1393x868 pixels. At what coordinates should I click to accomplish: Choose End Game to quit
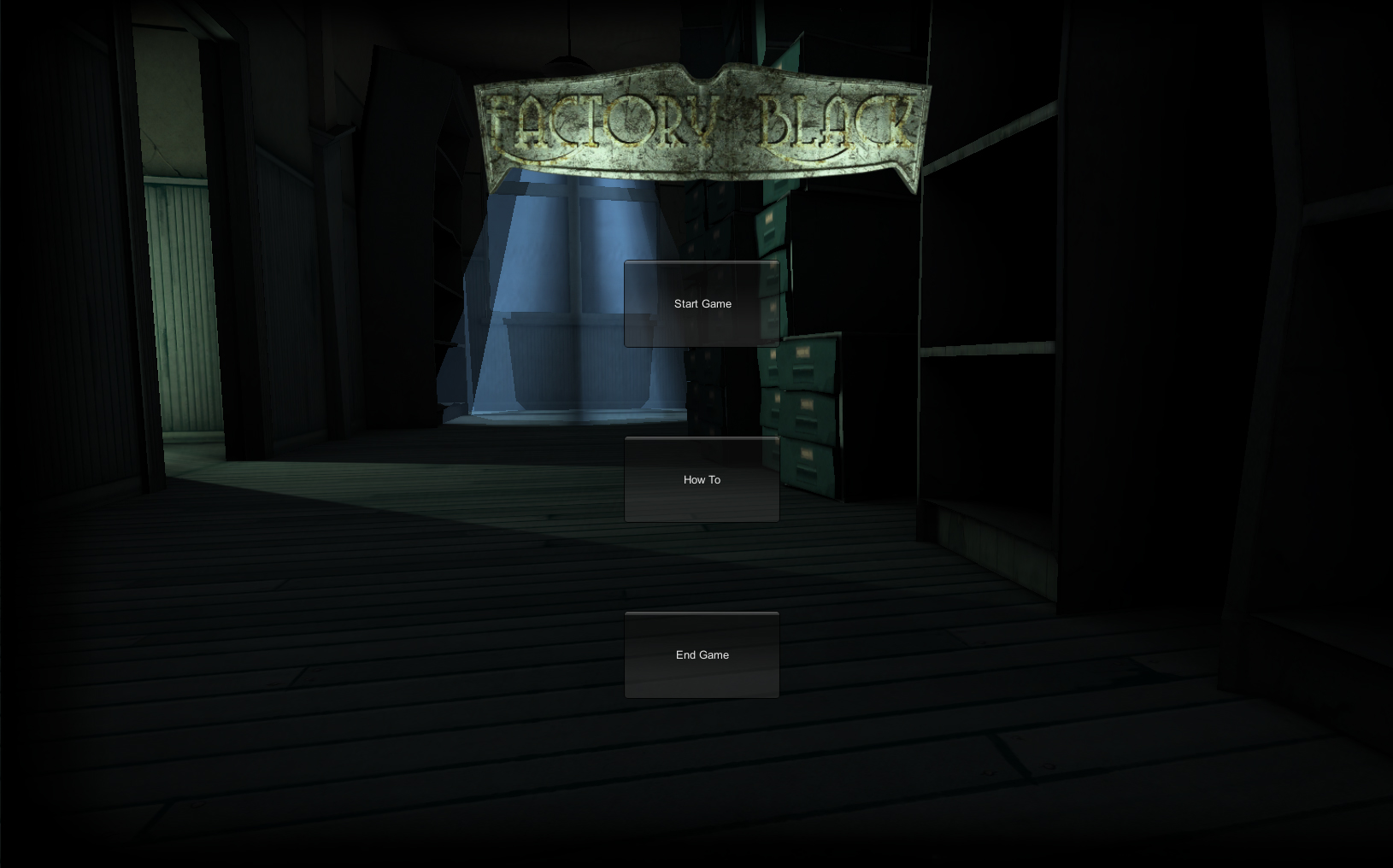[702, 655]
